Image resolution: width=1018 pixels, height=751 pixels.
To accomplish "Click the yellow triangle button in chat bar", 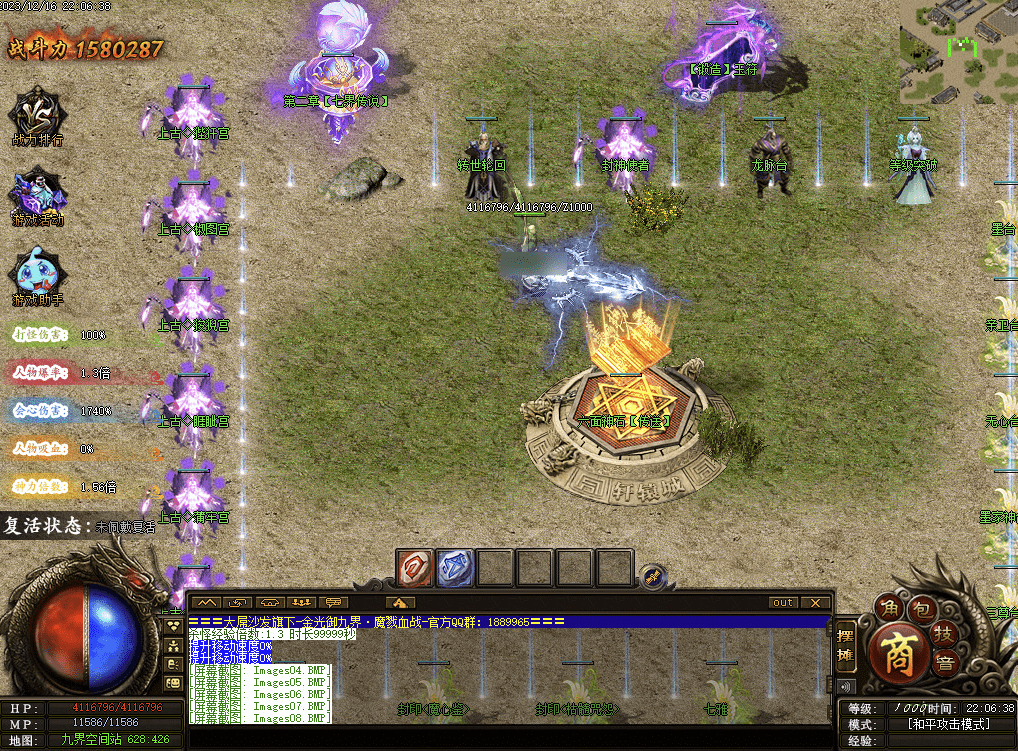I will coord(400,603).
